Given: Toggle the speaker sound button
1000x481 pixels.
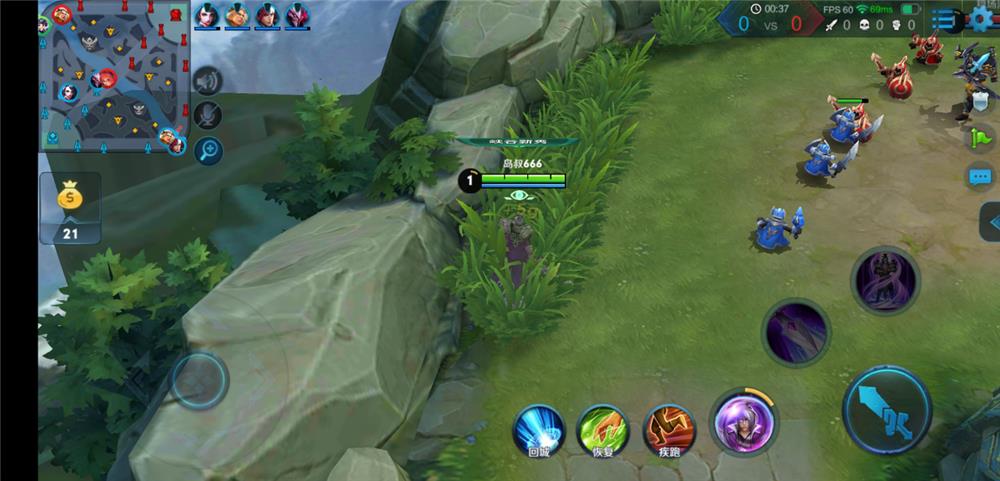Looking at the screenshot, I should coord(208,81).
